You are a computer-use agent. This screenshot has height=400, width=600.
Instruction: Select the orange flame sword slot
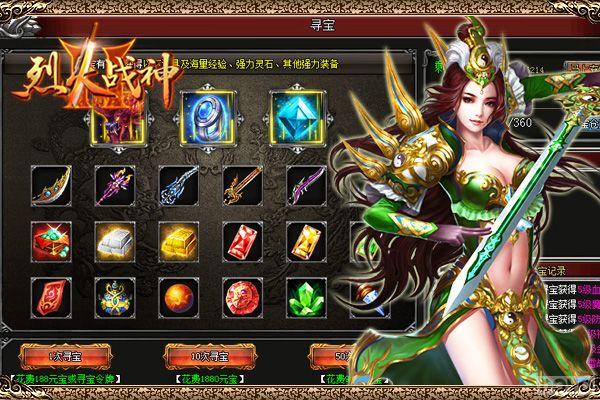click(x=239, y=184)
